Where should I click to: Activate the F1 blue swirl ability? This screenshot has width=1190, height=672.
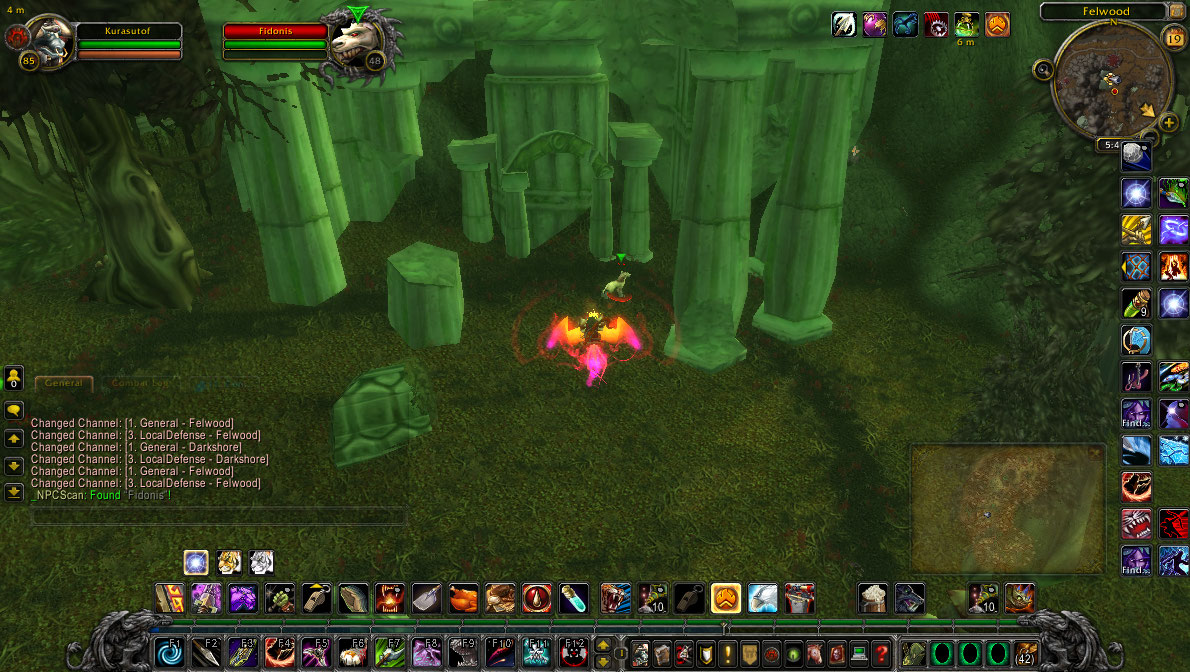(x=169, y=654)
